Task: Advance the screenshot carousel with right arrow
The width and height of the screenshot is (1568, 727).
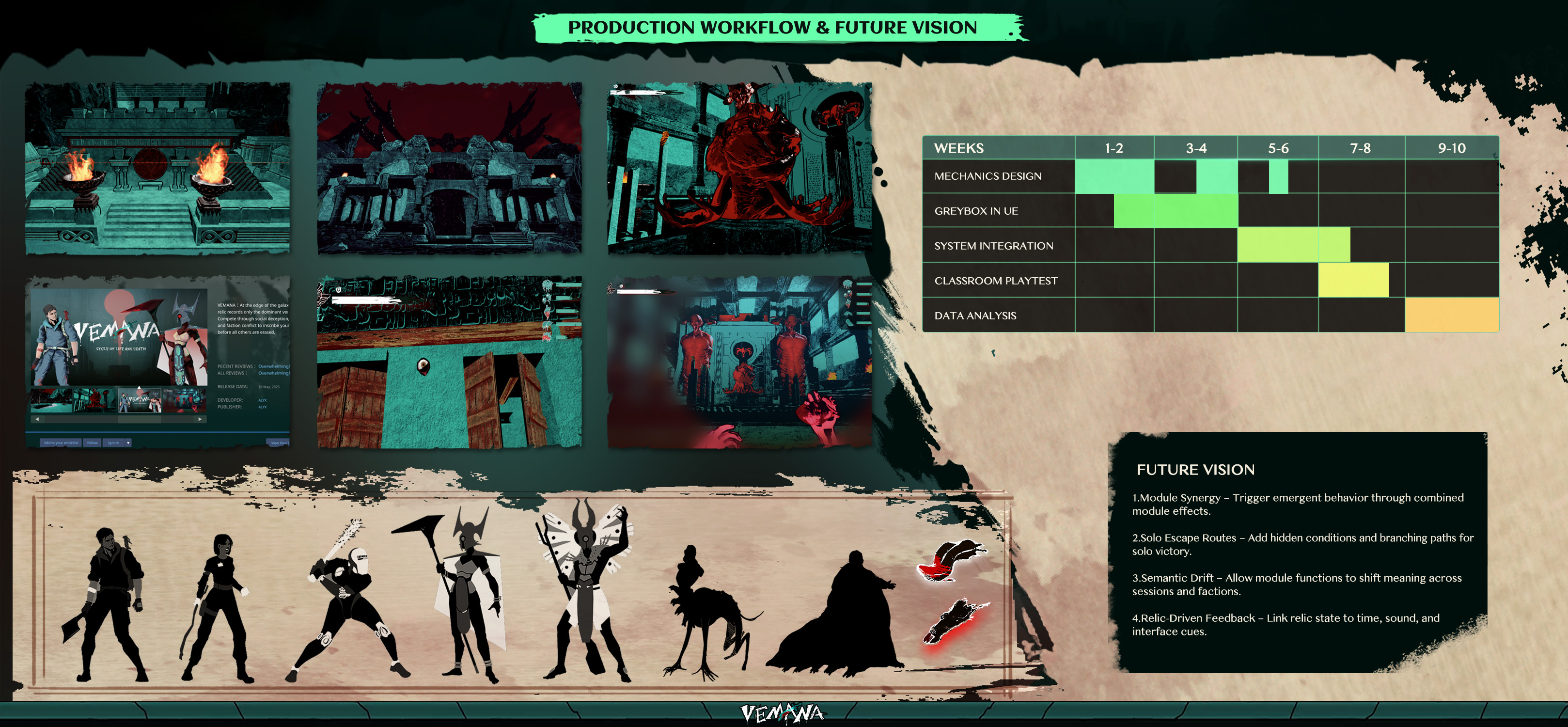Action: coord(200,419)
